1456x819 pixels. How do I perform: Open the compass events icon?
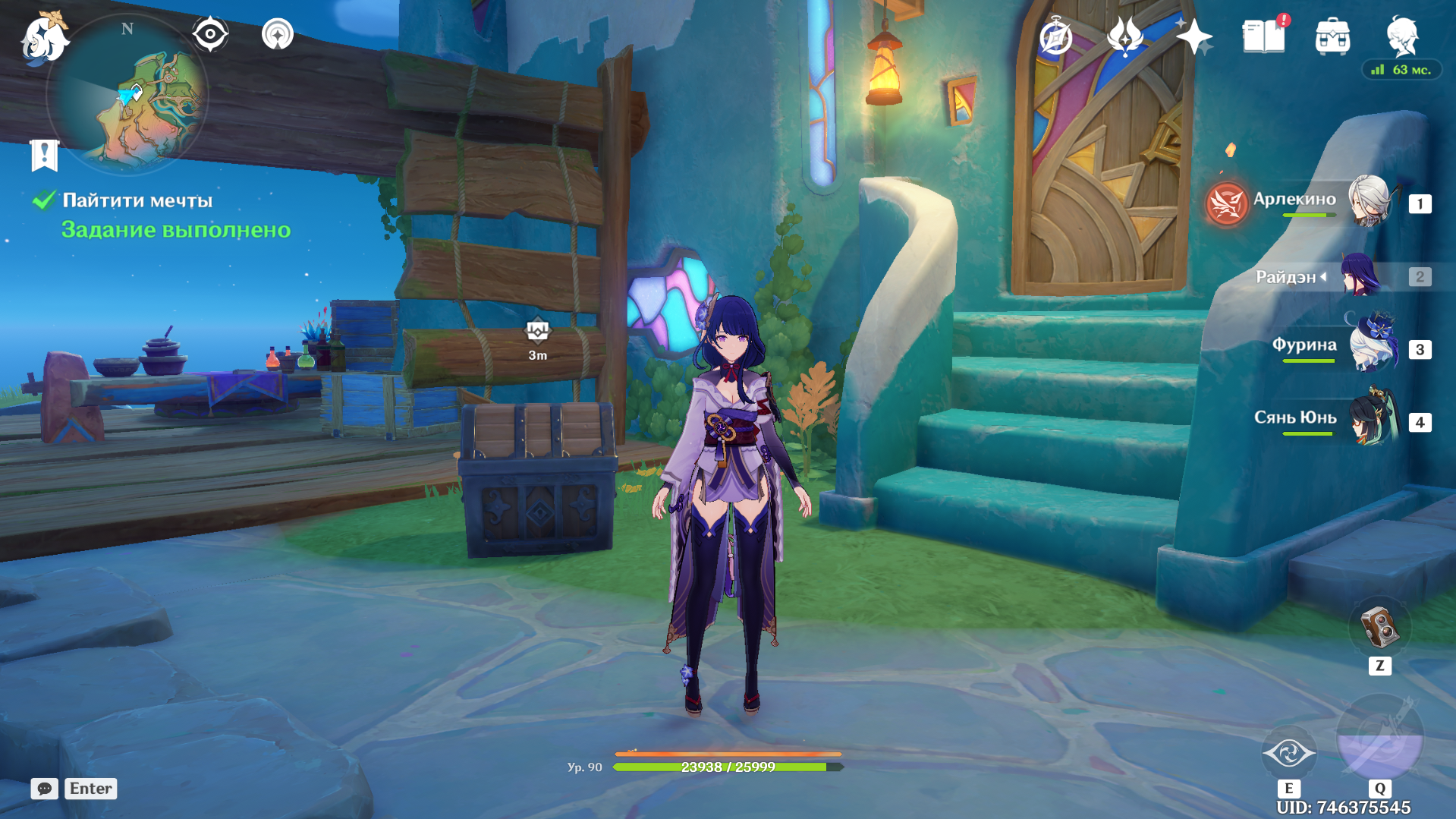(1055, 36)
